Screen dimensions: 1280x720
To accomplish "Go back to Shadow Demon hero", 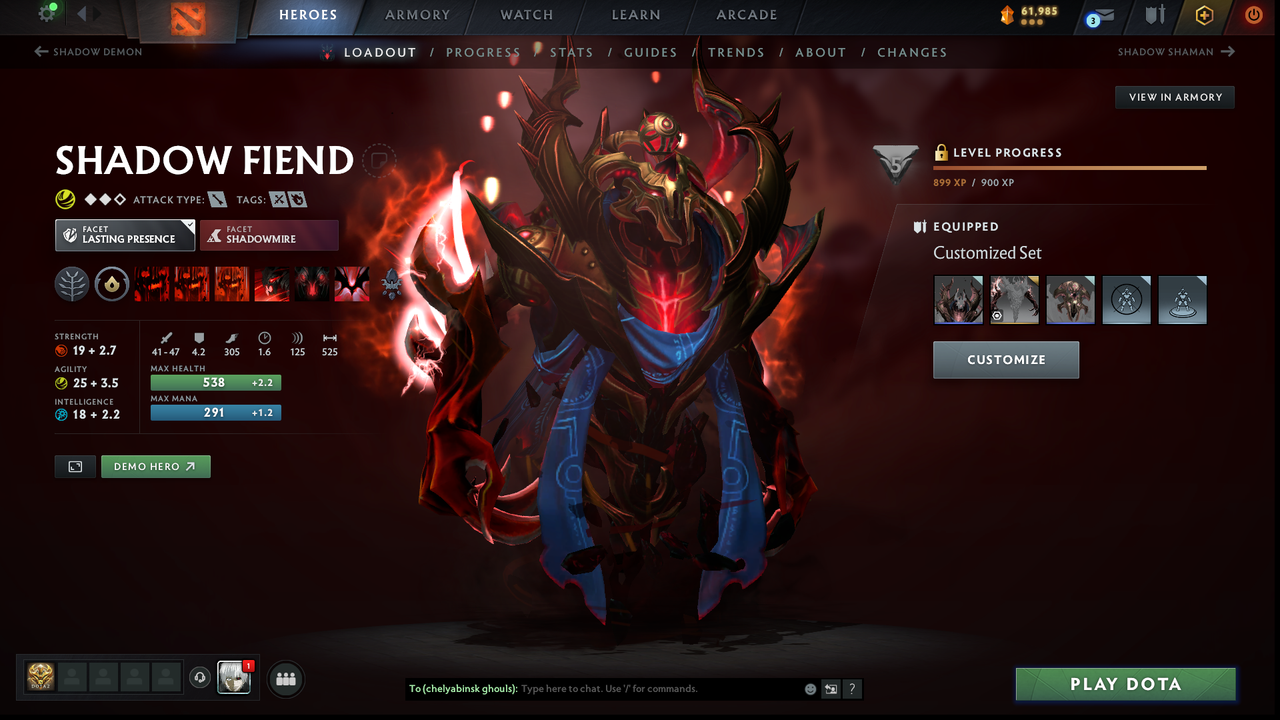I will [88, 51].
